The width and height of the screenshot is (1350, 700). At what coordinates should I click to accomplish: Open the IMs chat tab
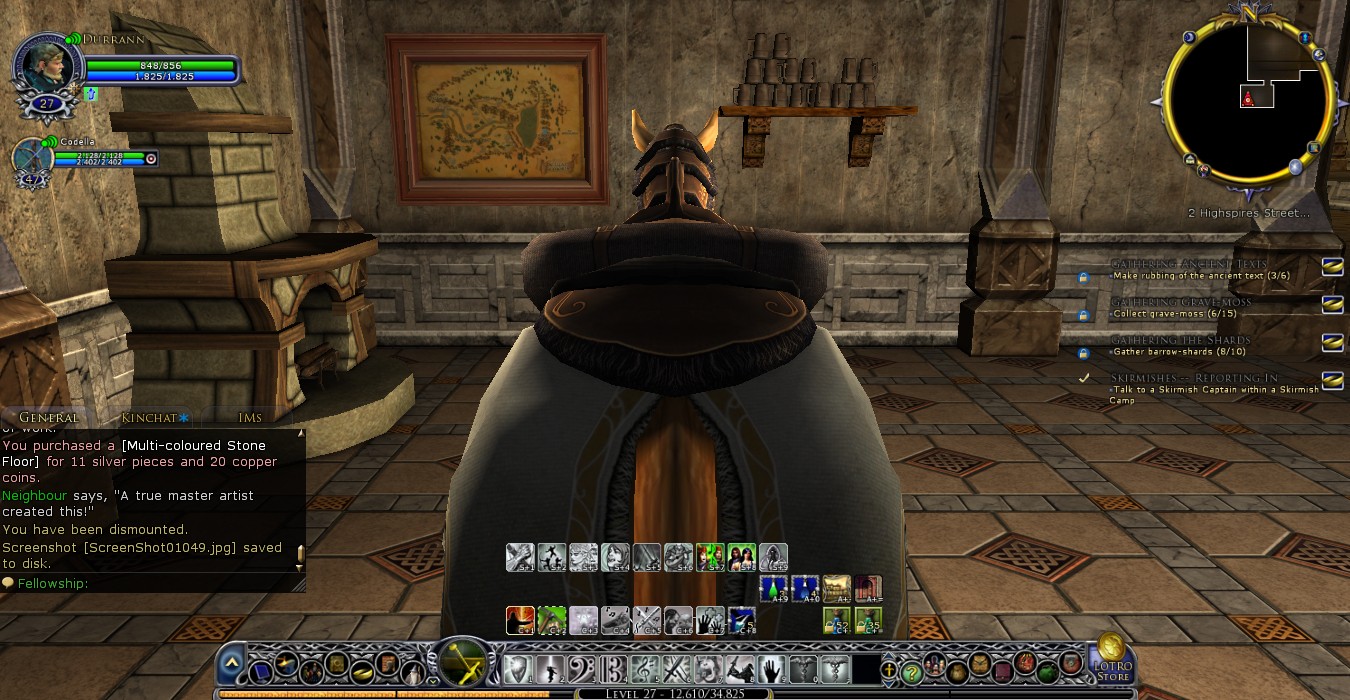pos(250,417)
